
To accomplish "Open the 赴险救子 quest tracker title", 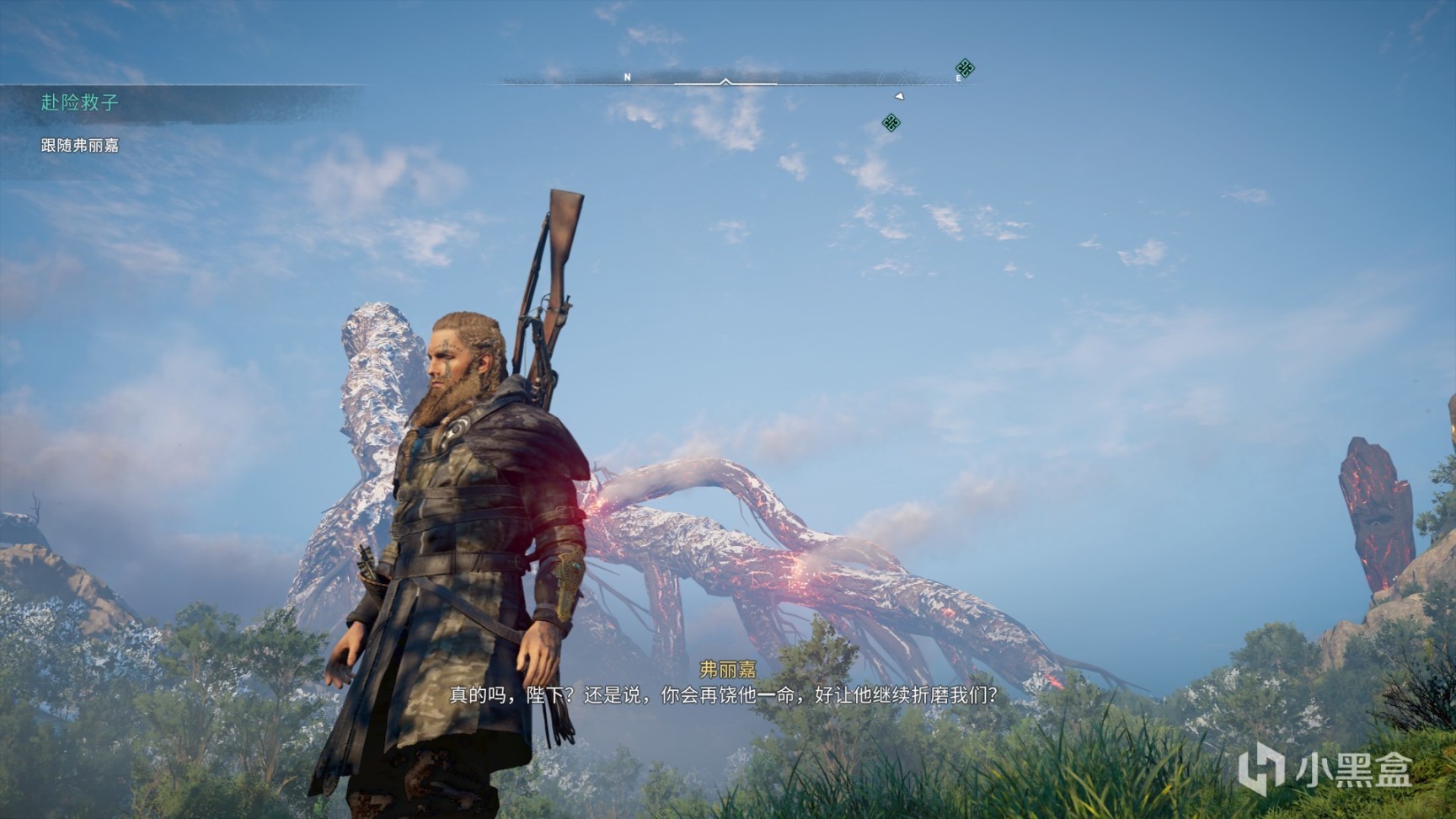I will (80, 103).
